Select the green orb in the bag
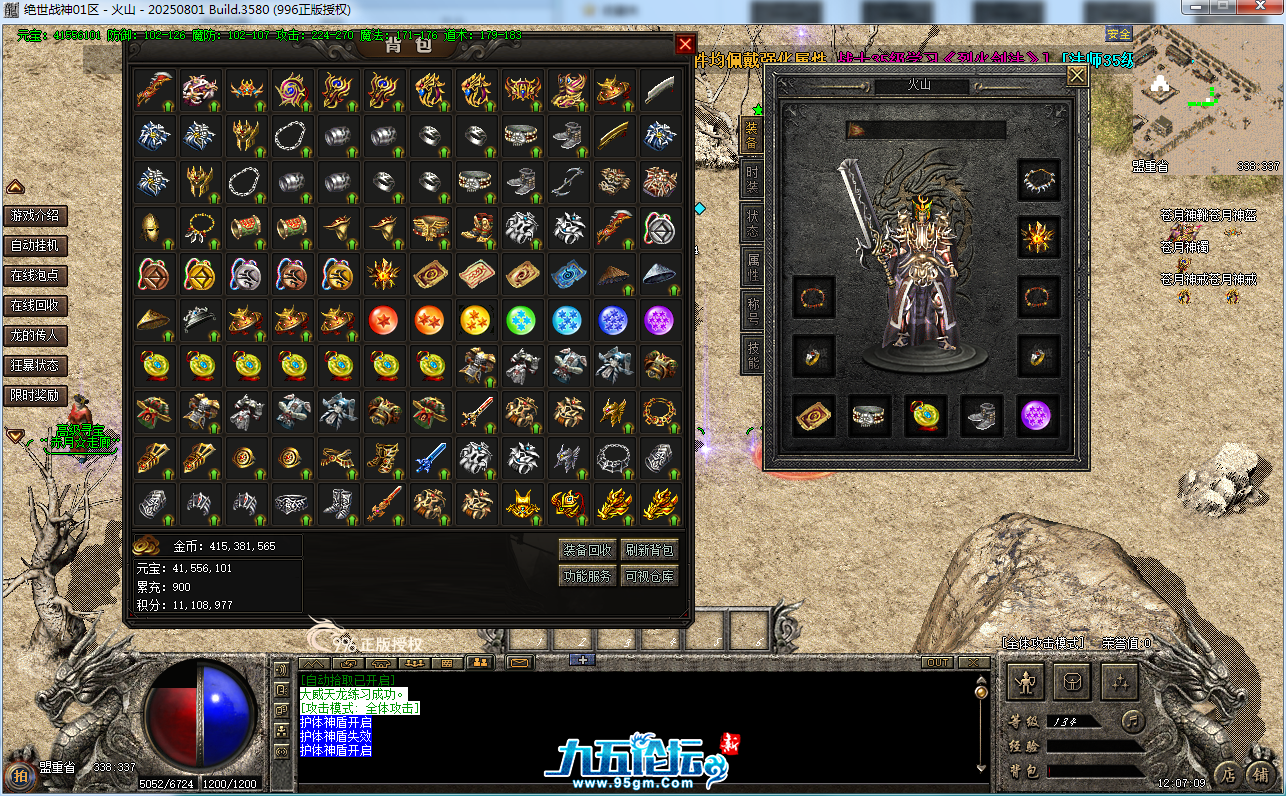 point(520,321)
